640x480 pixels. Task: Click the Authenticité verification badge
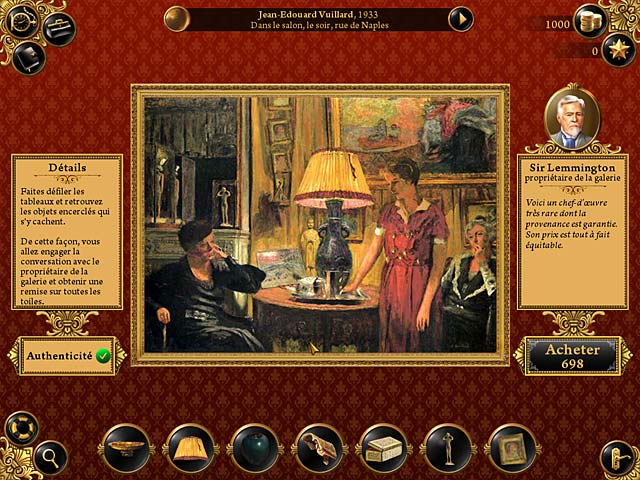(103, 355)
